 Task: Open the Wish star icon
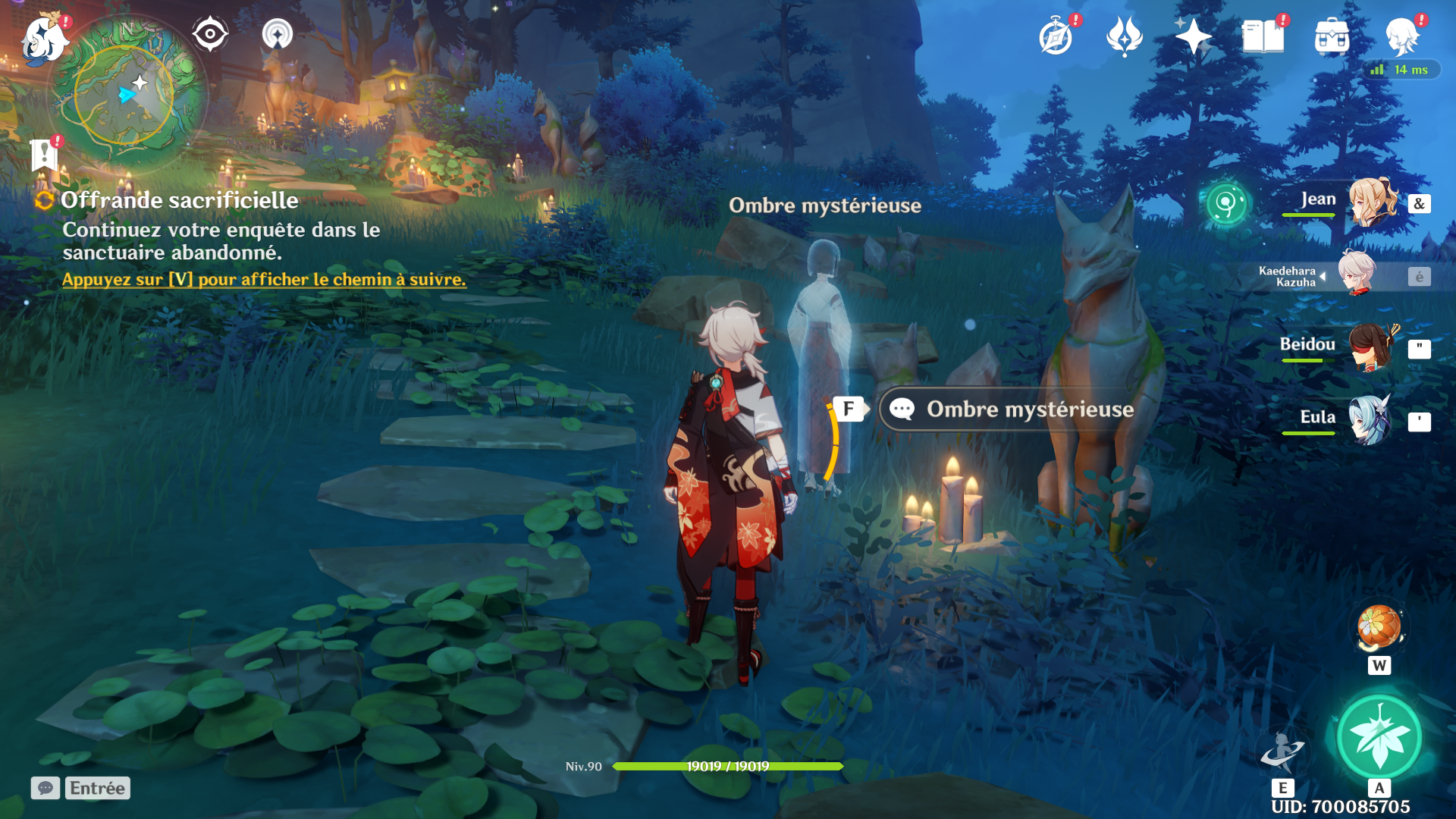[x=1193, y=36]
